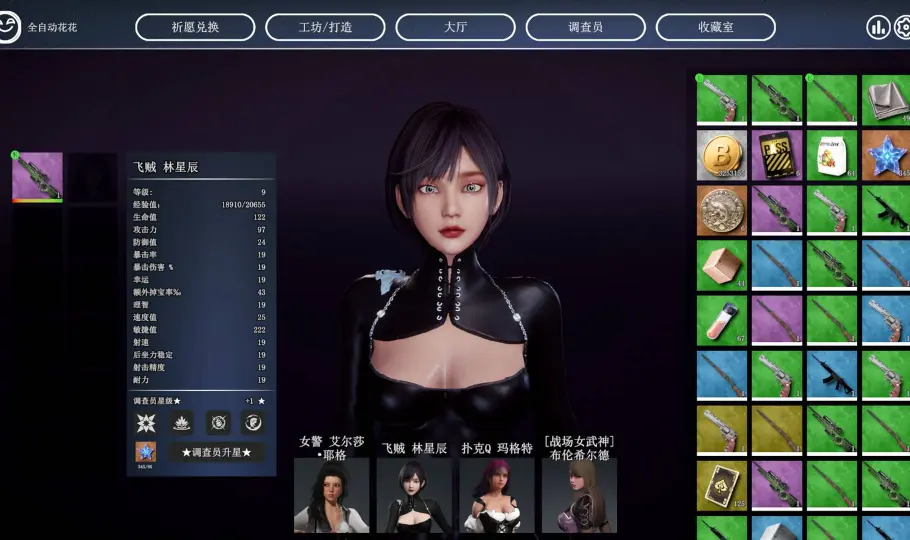Go to the 大厅 tab
The height and width of the screenshot is (540, 910).
pos(455,27)
